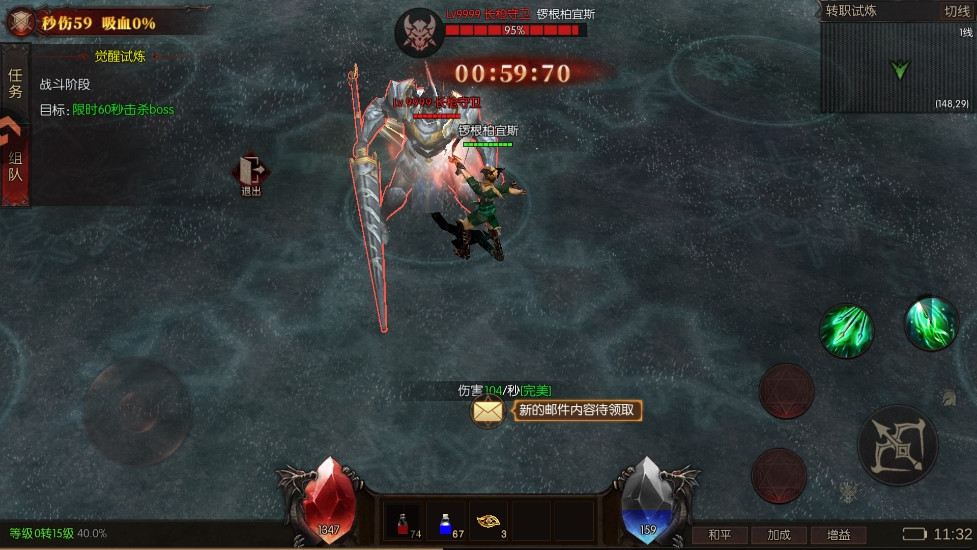
Task: Open the 增益 buffs button
Action: (x=838, y=535)
